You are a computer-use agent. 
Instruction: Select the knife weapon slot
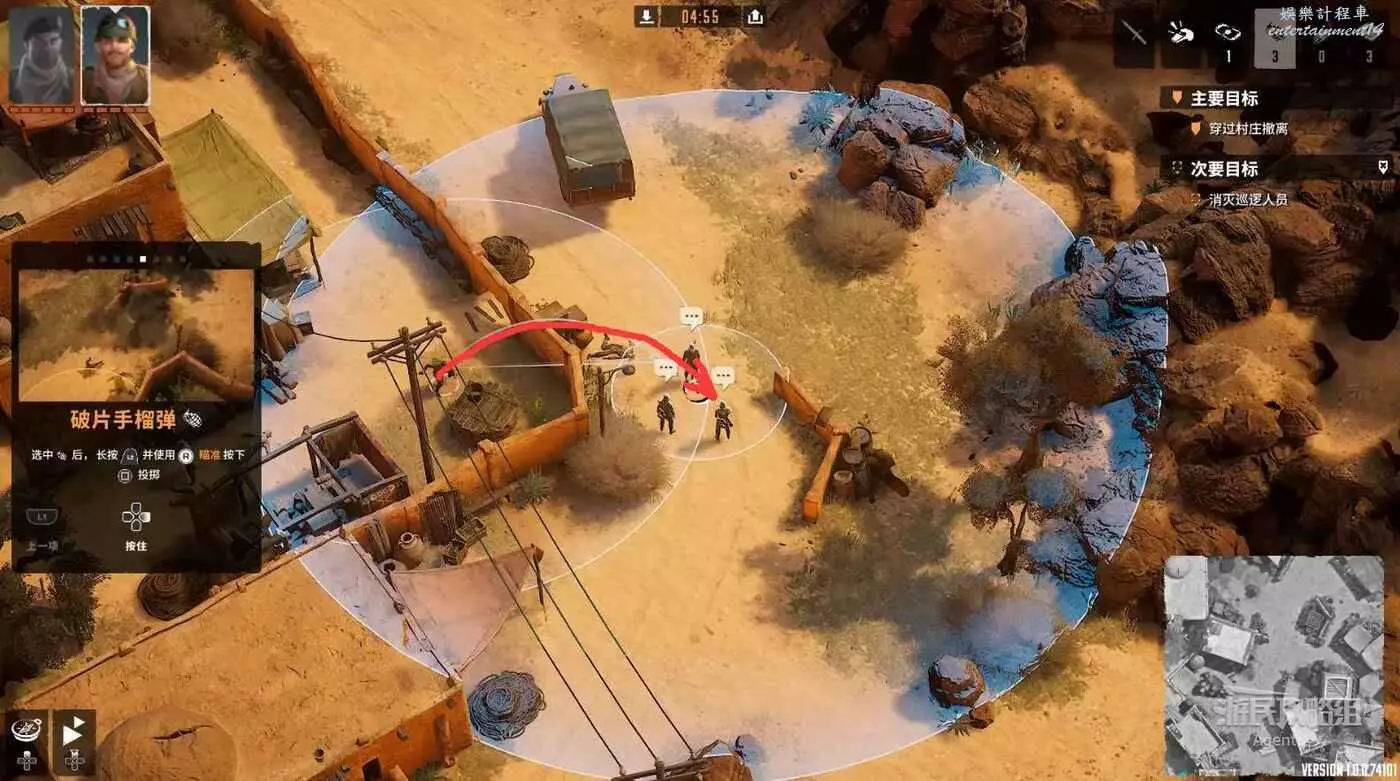pyautogui.click(x=1137, y=32)
